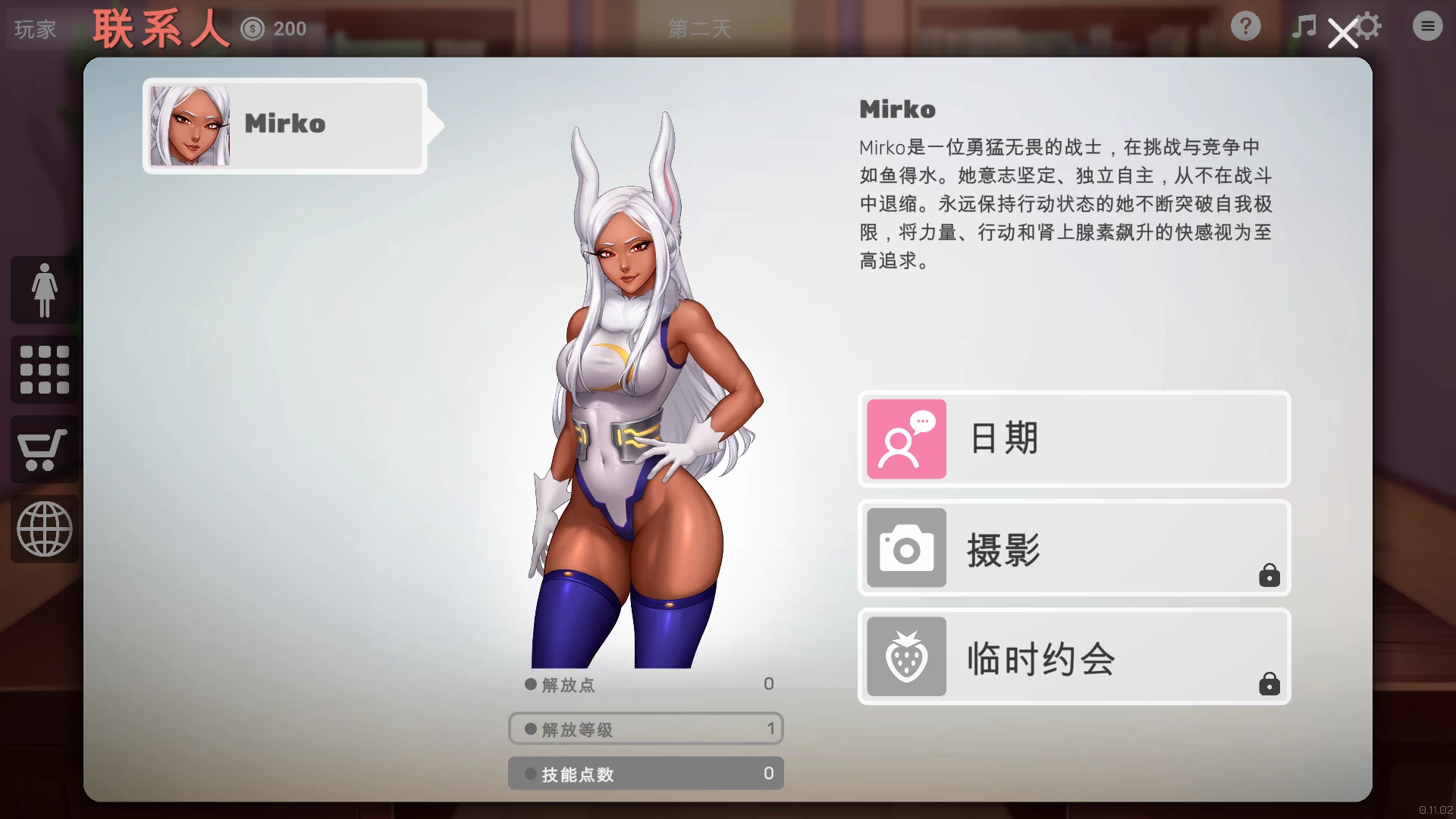Select Mirko's portrait thumbnail

point(190,124)
